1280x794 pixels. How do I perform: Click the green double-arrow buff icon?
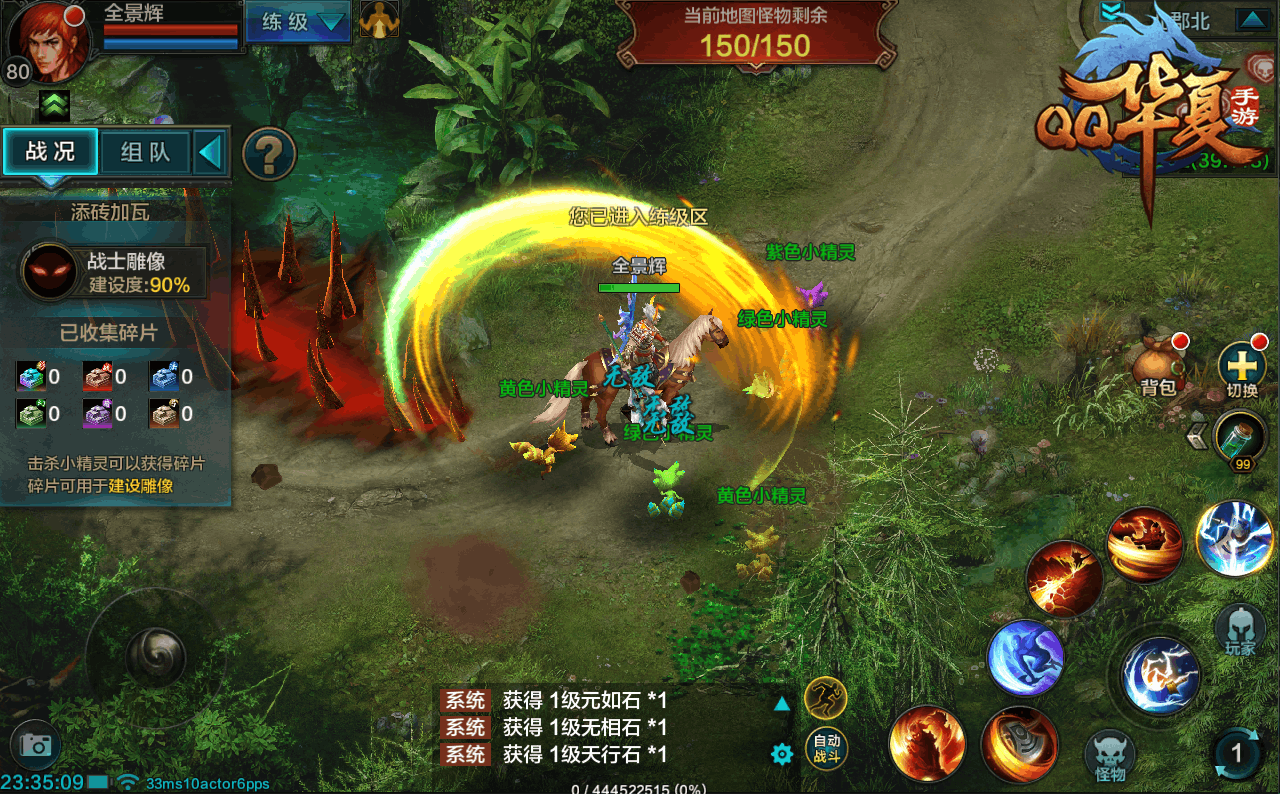pyautogui.click(x=54, y=102)
